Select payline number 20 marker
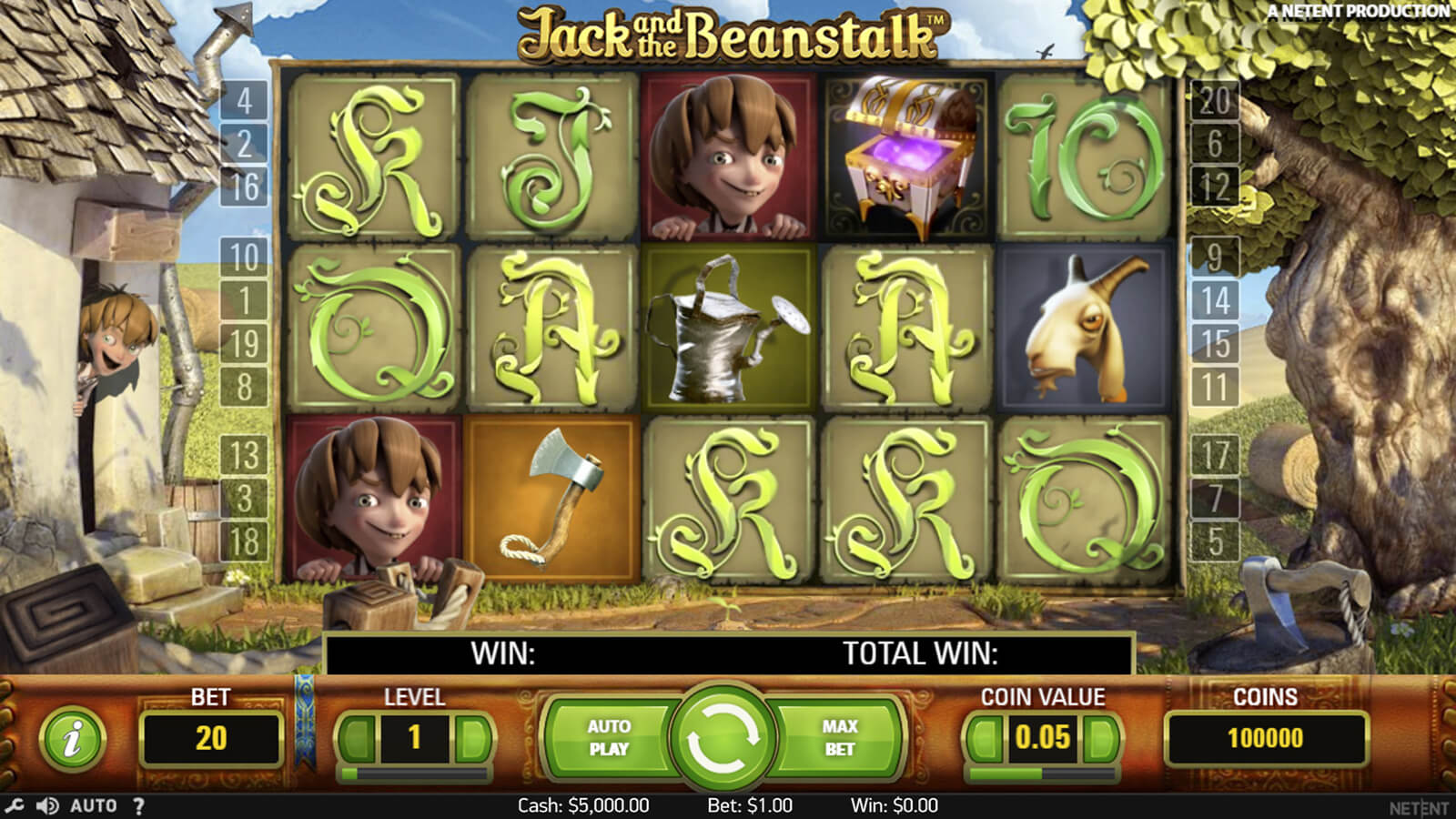The width and height of the screenshot is (1456, 819). [x=1215, y=100]
